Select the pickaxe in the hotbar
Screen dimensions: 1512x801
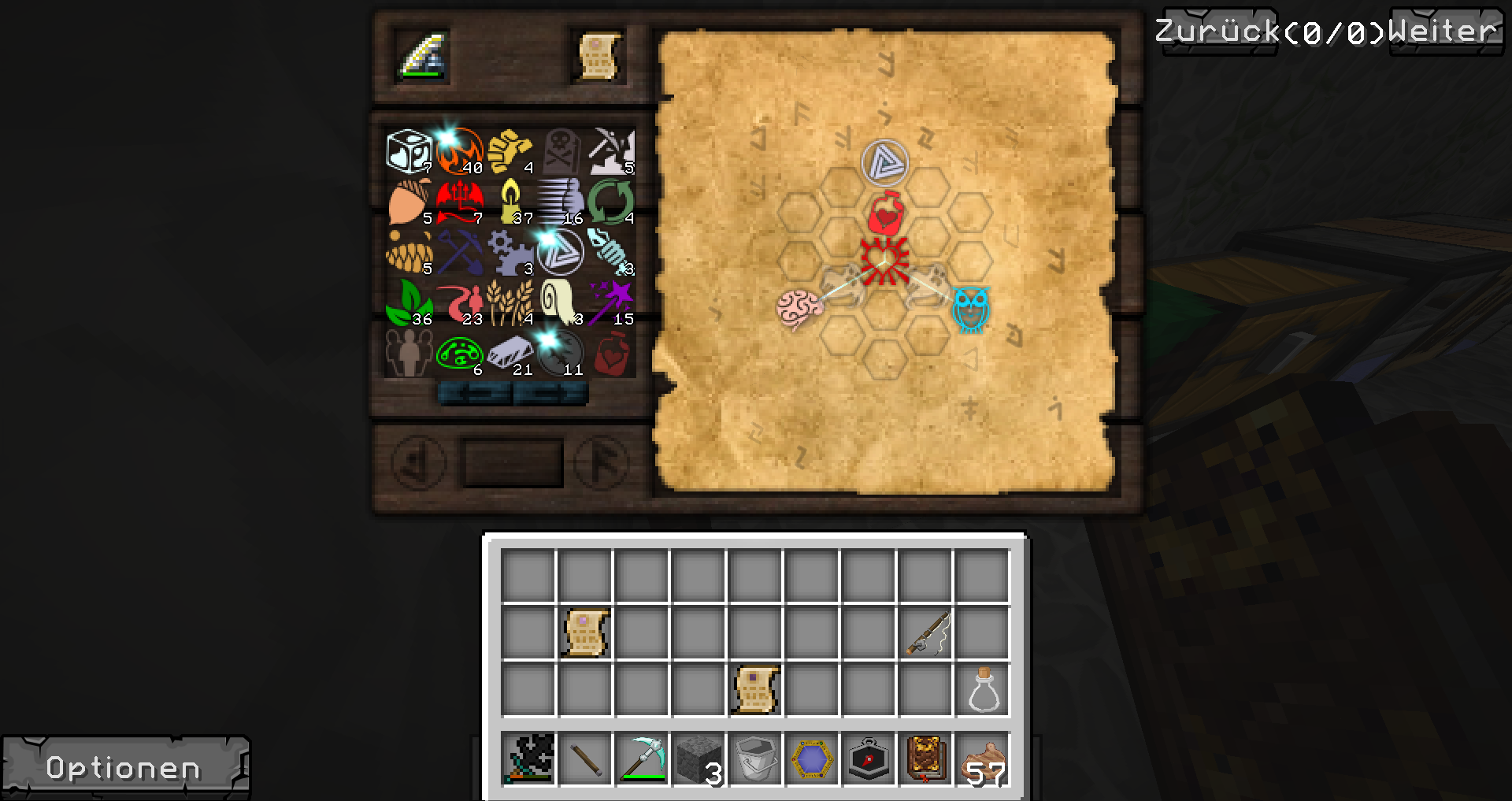coord(642,760)
